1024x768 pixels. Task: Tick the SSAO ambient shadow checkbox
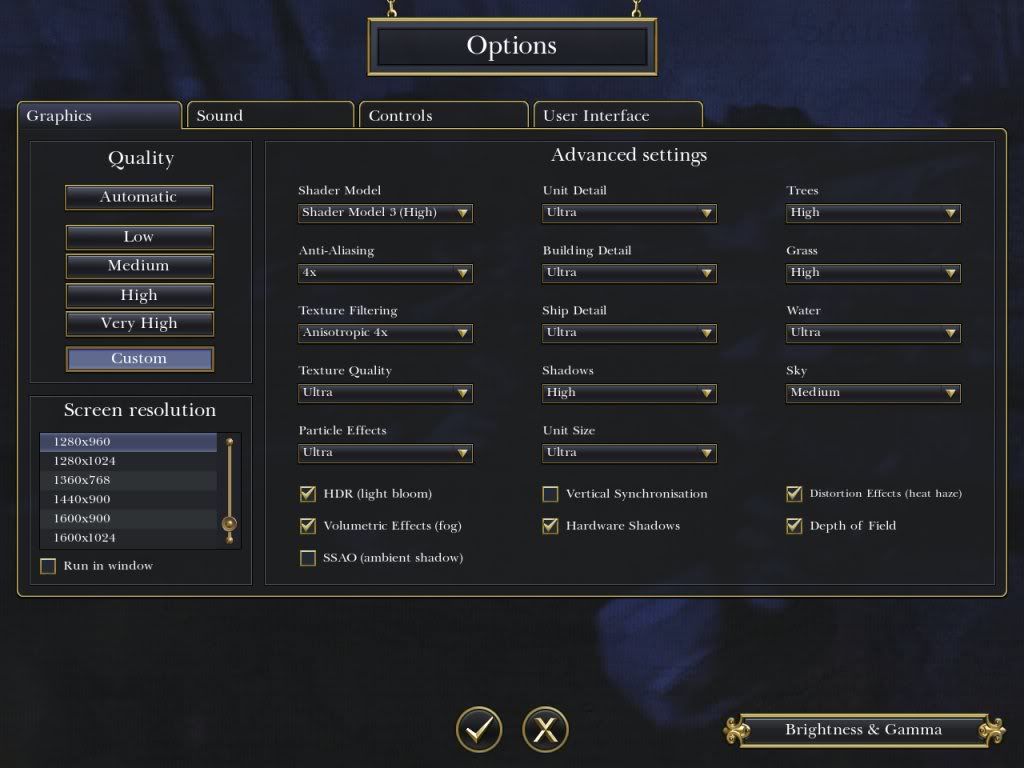tap(308, 558)
